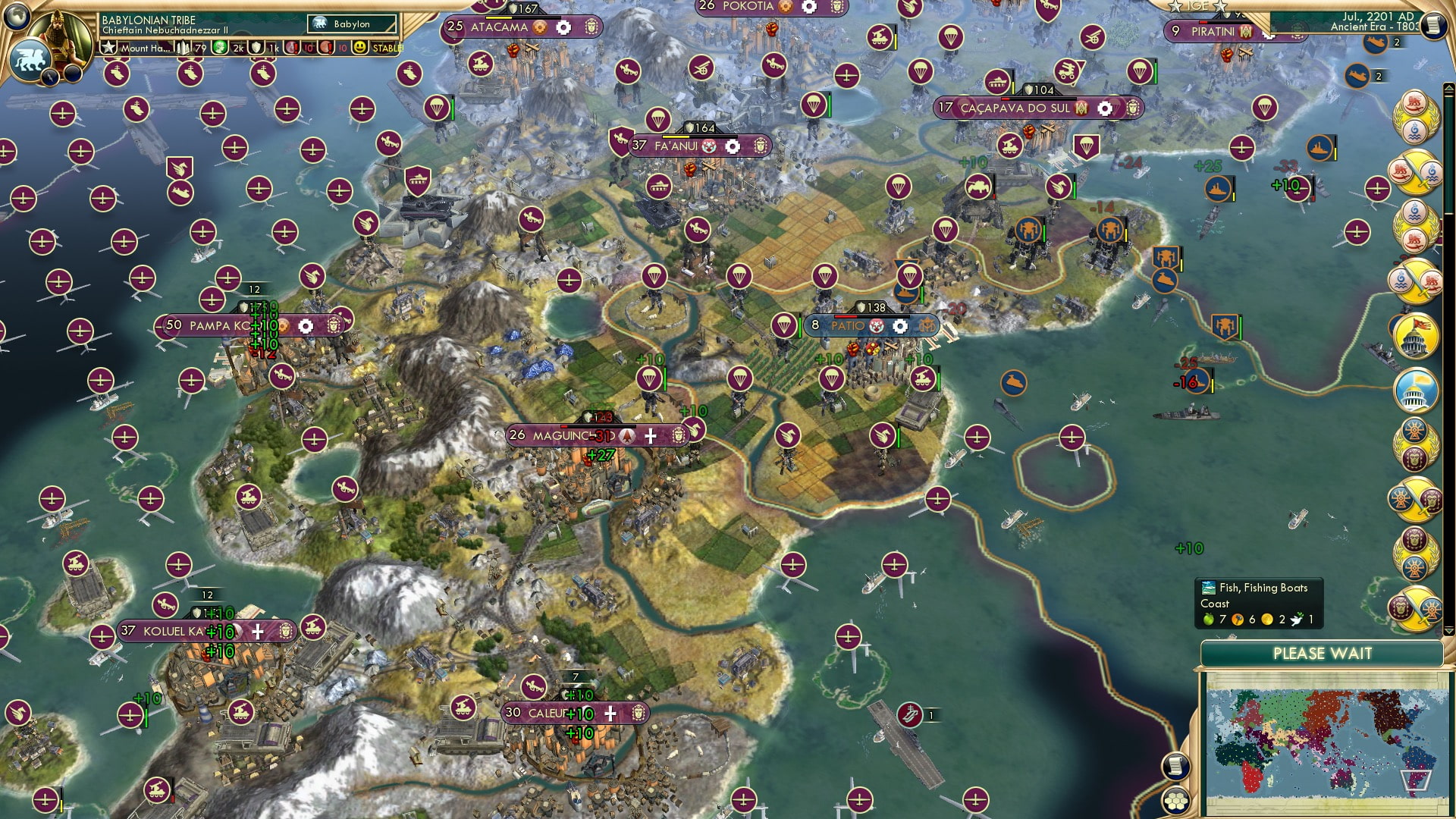The height and width of the screenshot is (819, 1456).
Task: Click the carrier unit flag near bottom right
Action: [x=910, y=713]
